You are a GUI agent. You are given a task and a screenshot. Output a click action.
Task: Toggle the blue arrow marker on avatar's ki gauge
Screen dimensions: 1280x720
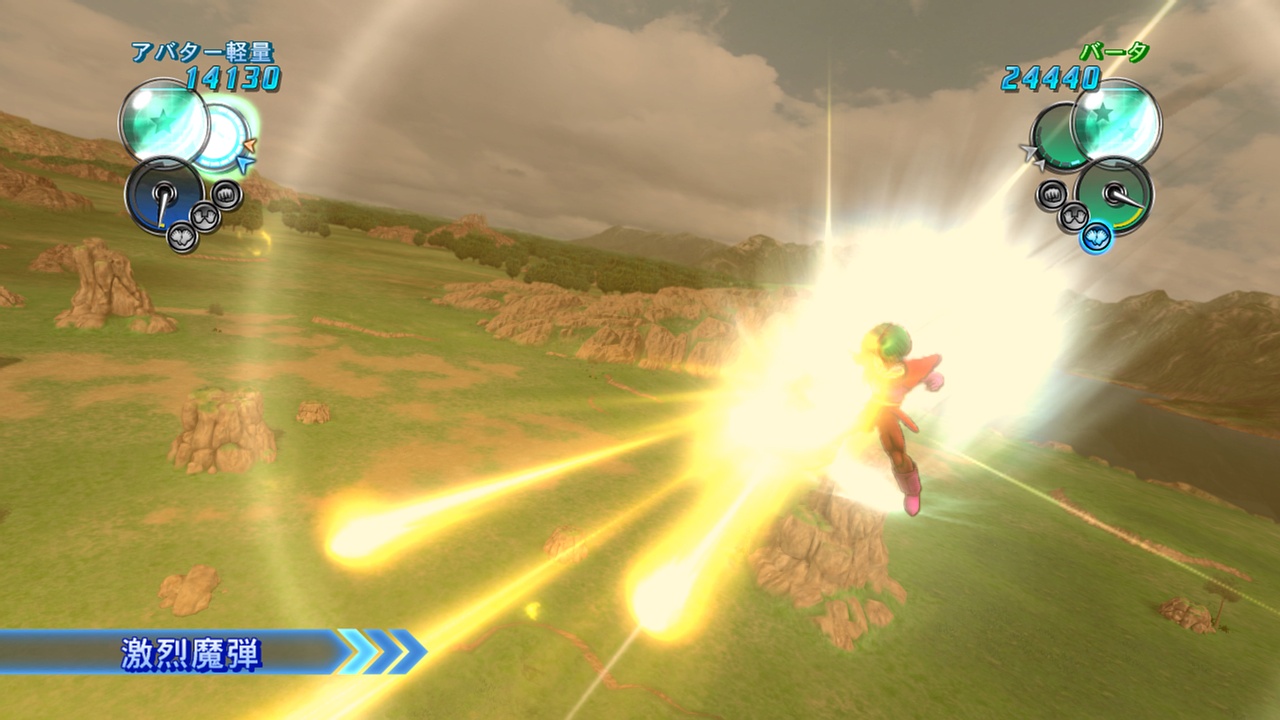[244, 163]
